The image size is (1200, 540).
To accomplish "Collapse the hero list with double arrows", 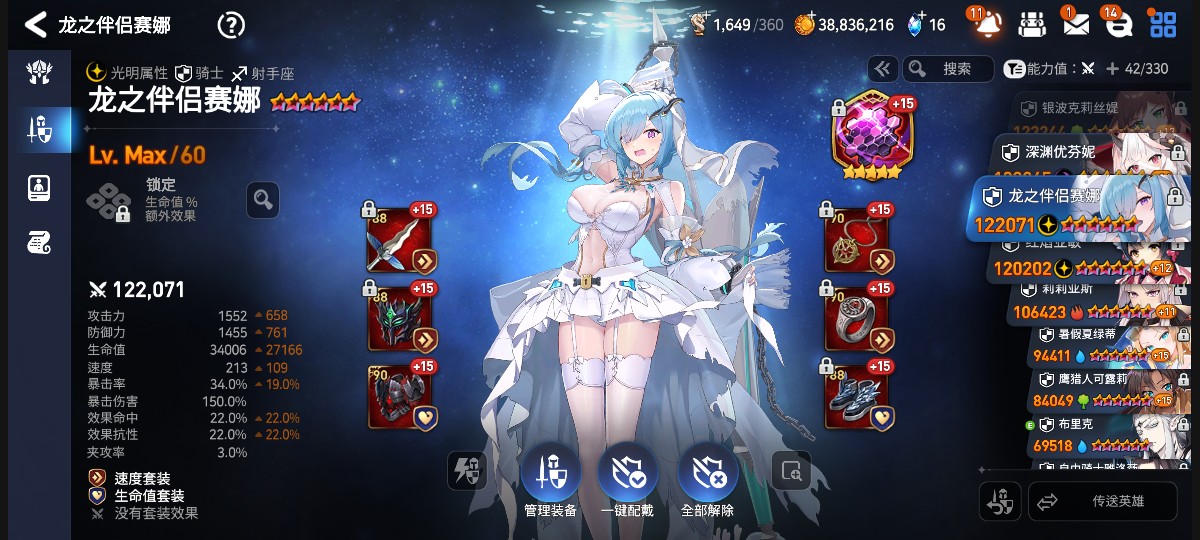I will pos(882,69).
